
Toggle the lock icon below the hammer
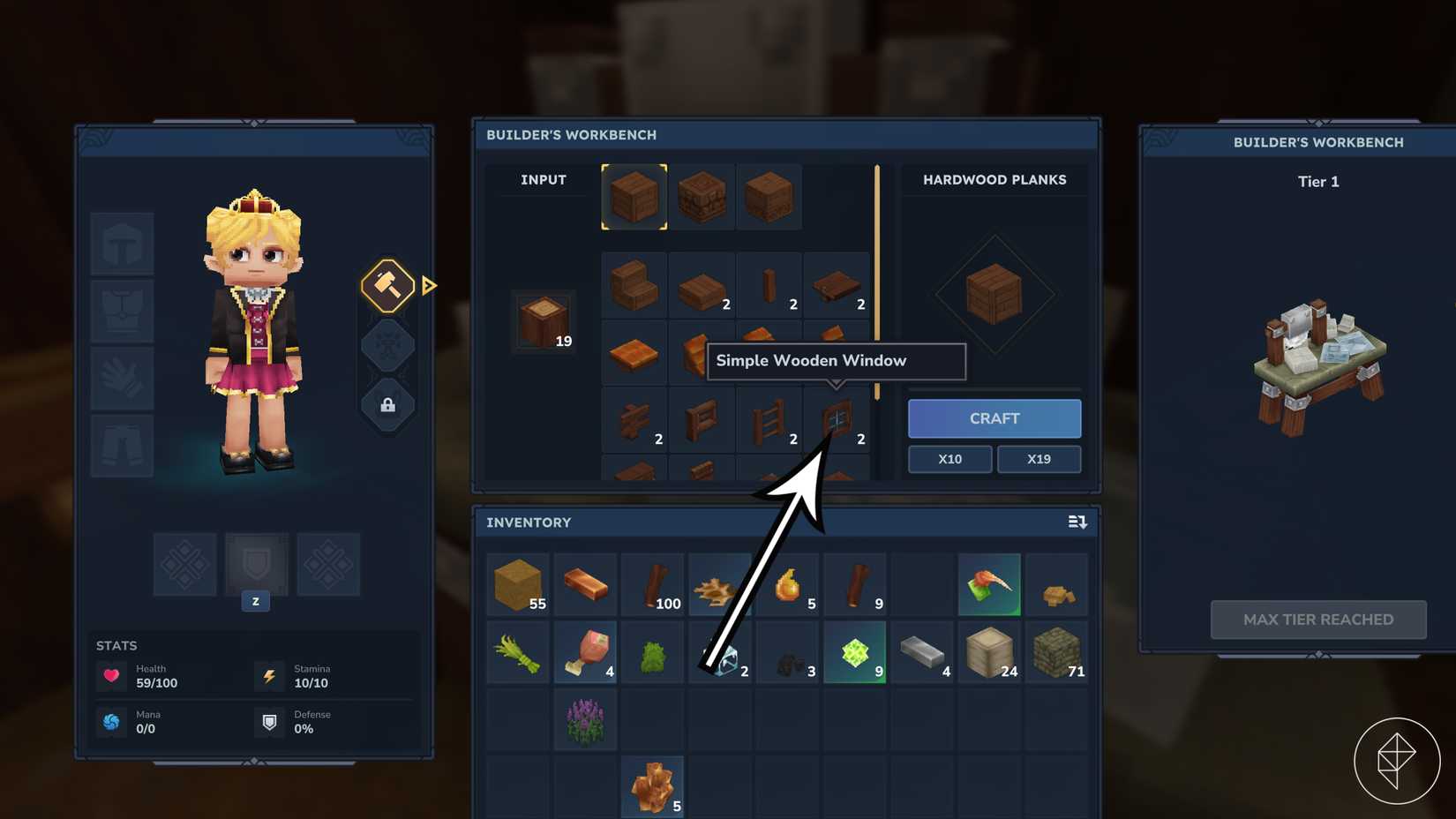[x=387, y=406]
